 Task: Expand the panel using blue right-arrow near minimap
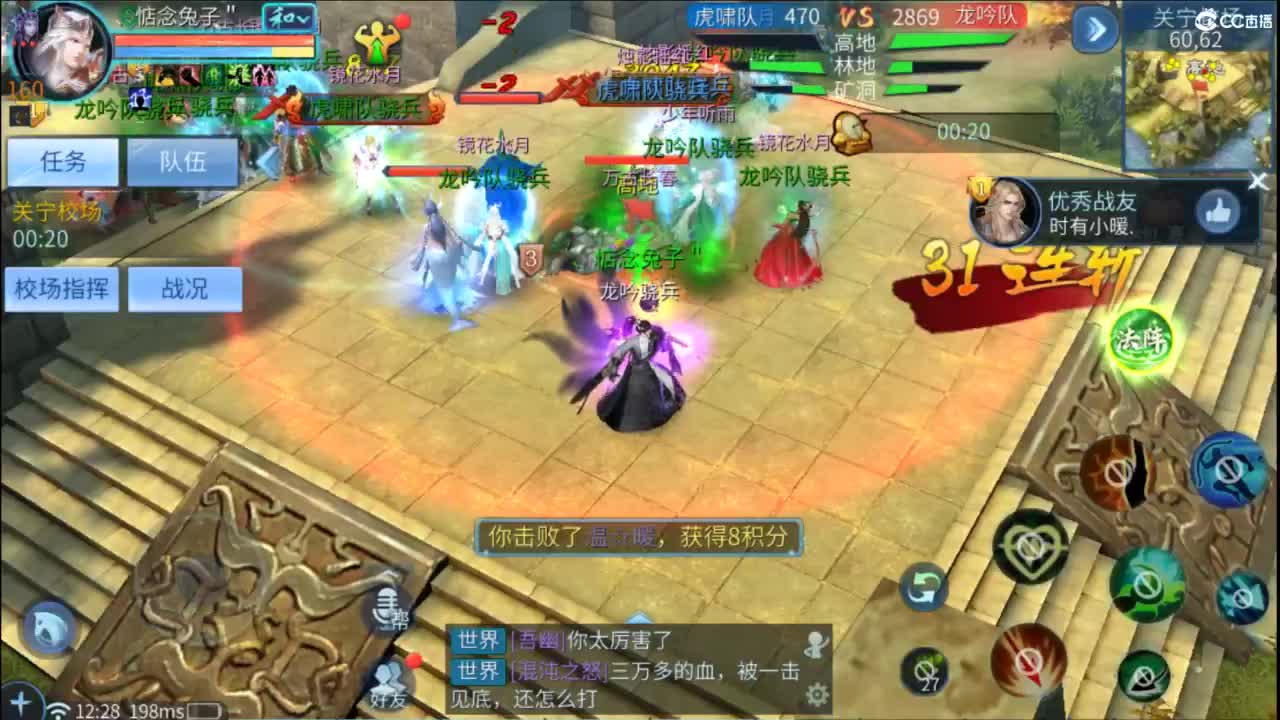[x=1094, y=31]
